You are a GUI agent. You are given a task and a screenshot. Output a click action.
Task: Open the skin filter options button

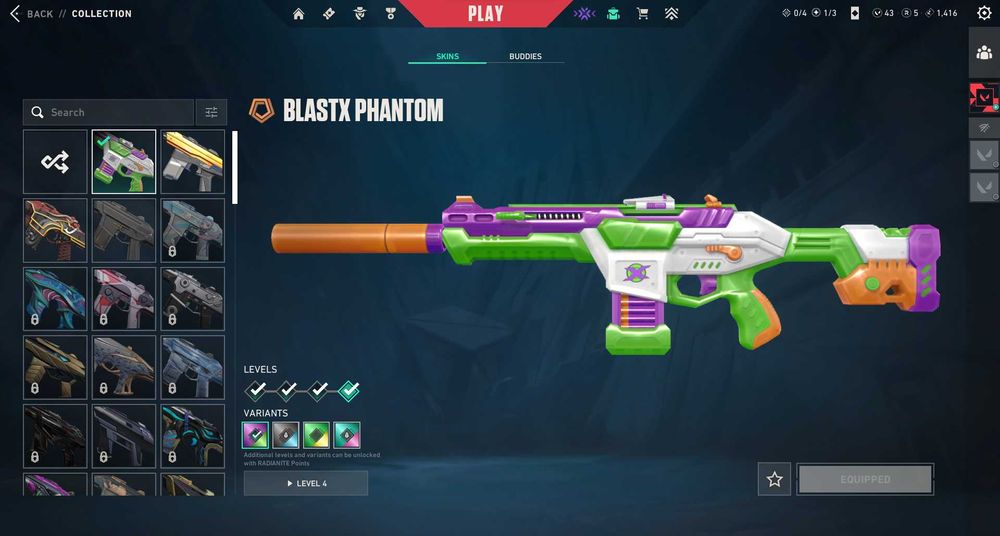click(x=211, y=112)
